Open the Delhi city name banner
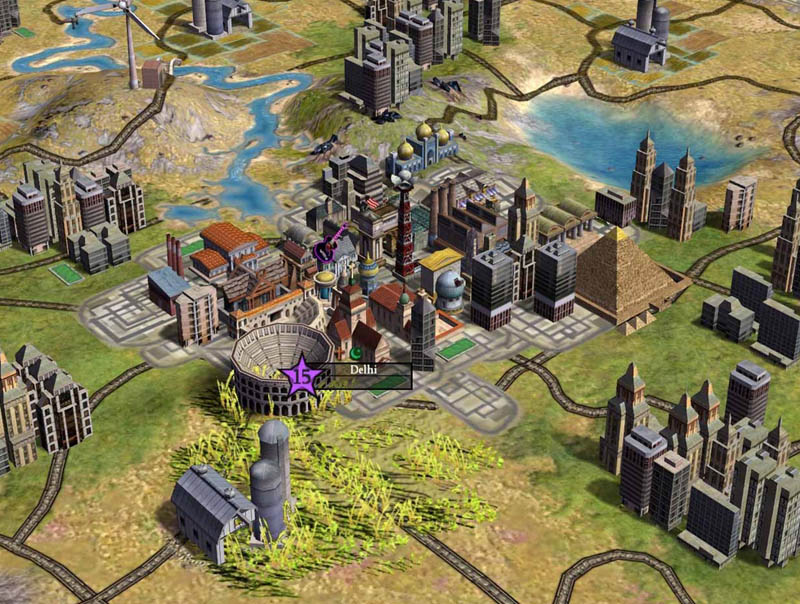 [366, 370]
